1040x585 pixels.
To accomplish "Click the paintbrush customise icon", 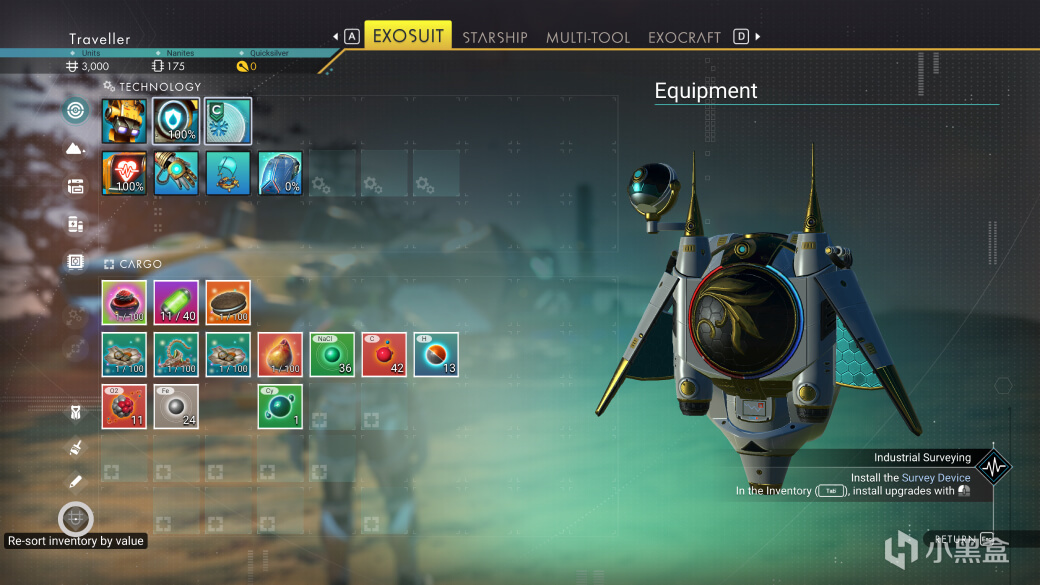I will [x=76, y=448].
